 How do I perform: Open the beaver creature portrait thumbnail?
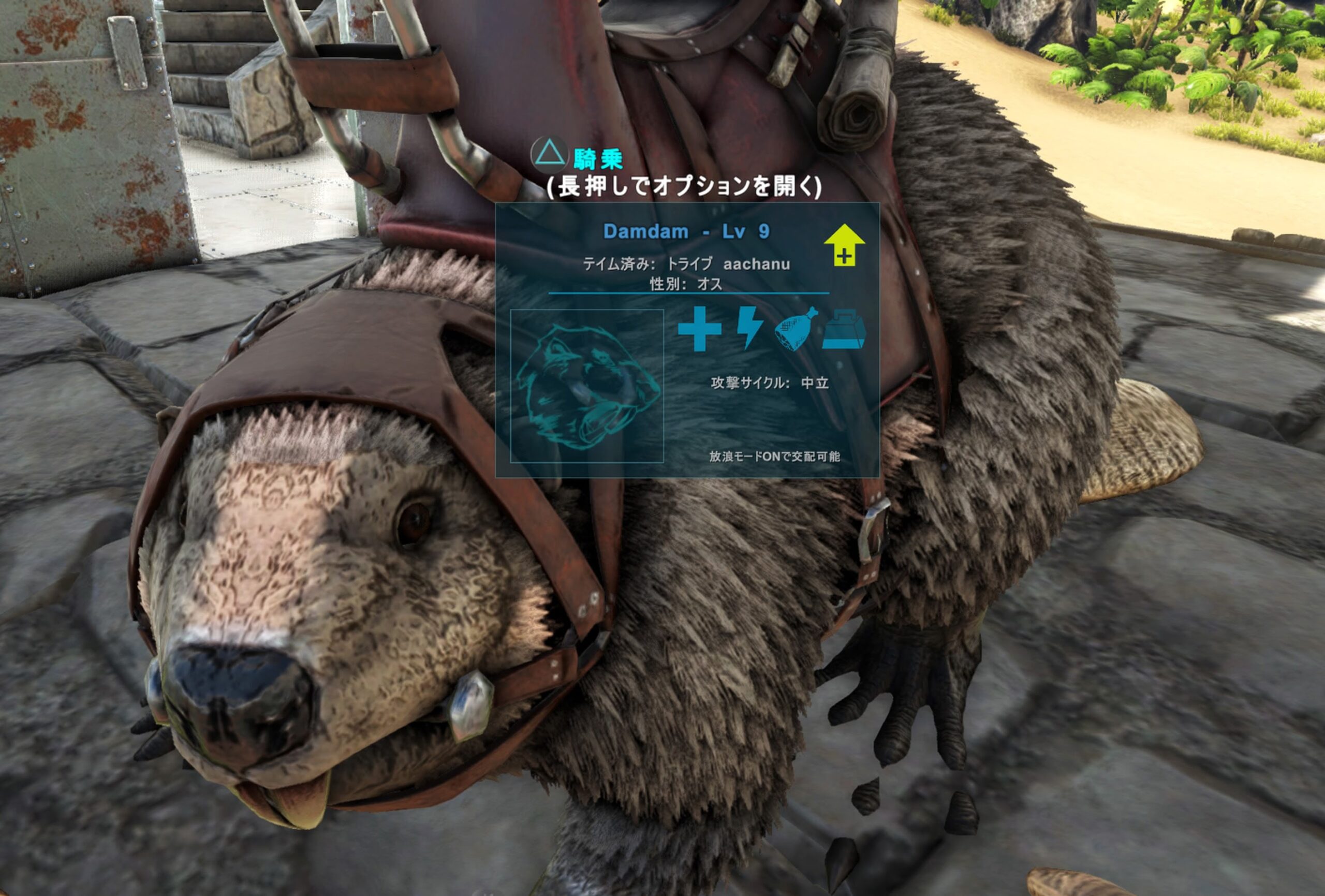coord(586,386)
